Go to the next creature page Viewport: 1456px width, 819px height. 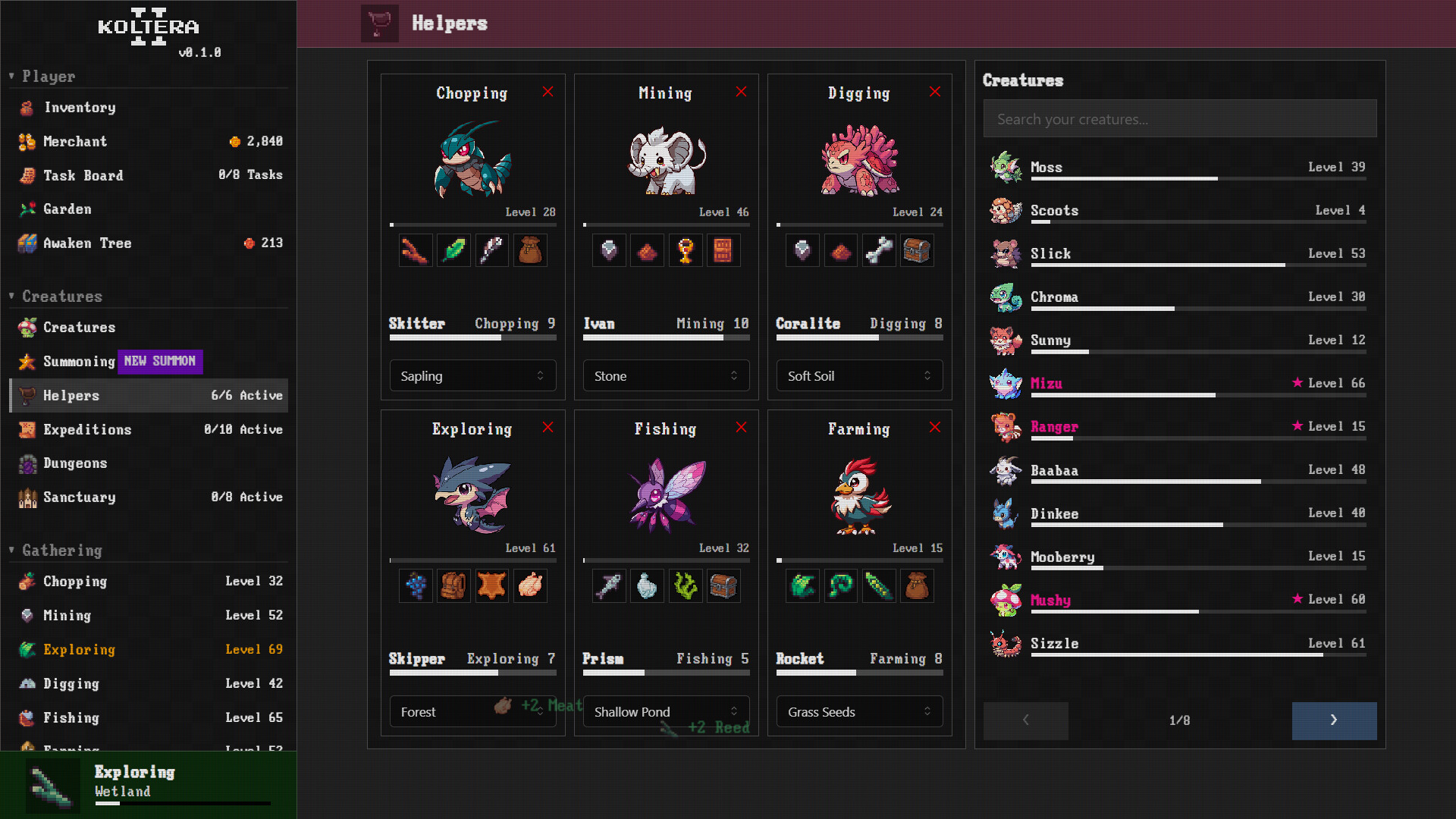click(x=1334, y=720)
